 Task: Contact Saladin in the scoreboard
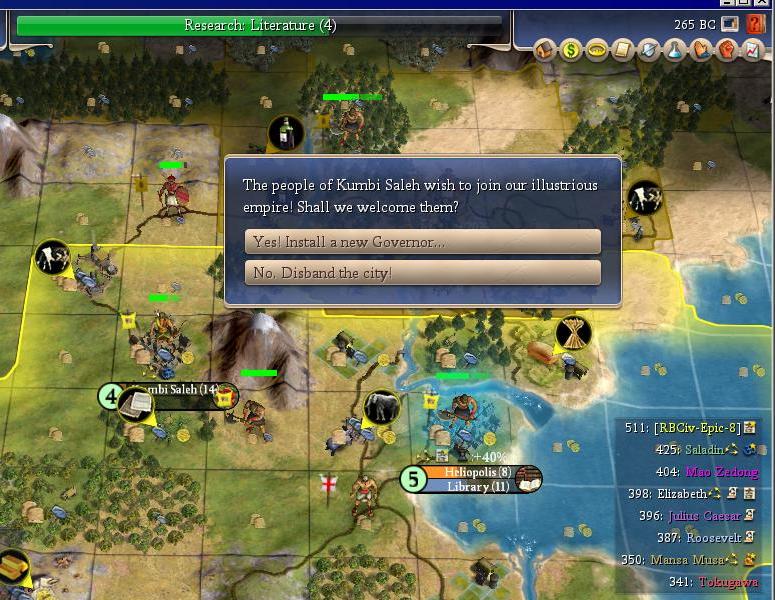(x=703, y=450)
